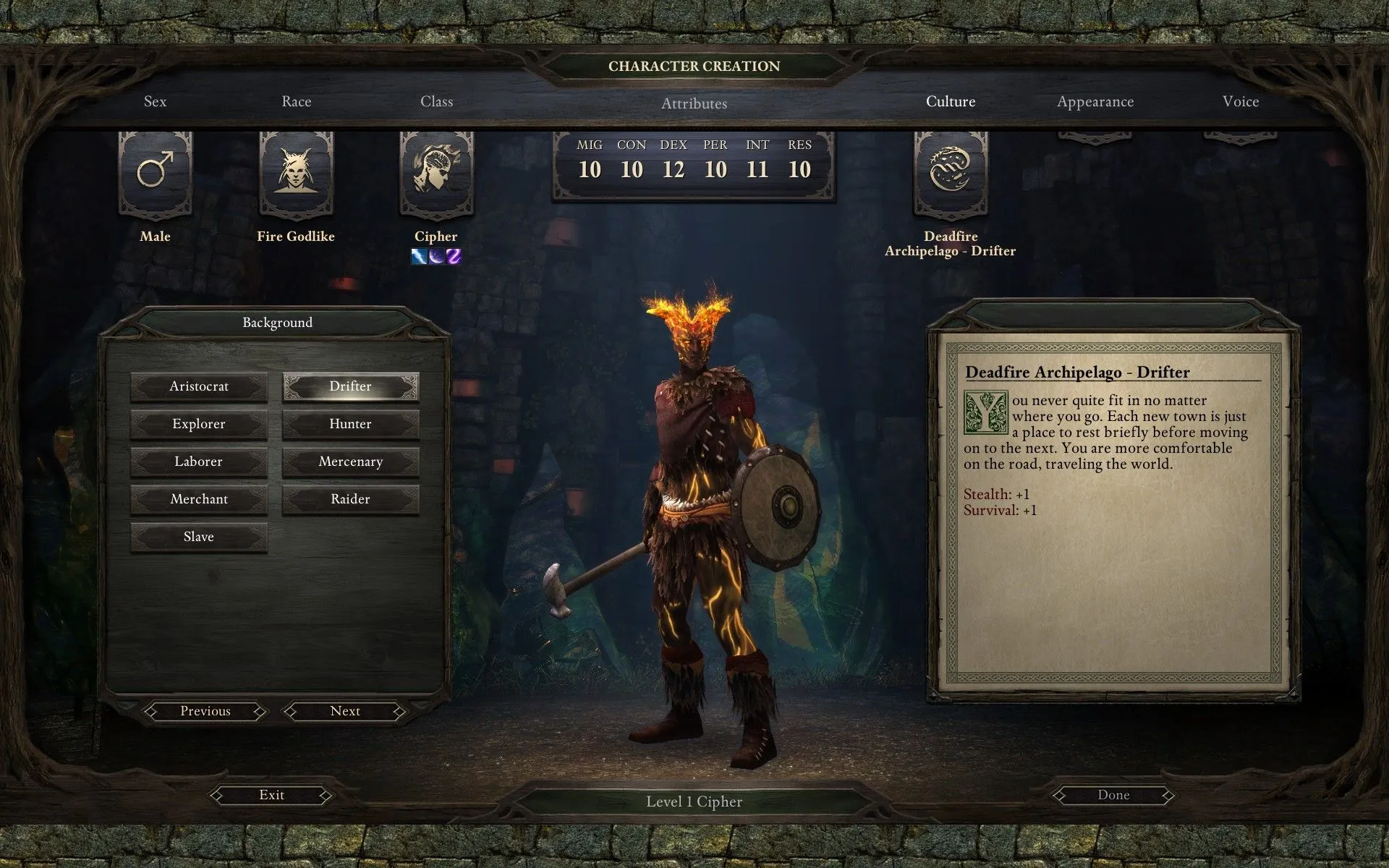Open the Sex step via Male icon
Viewport: 1389px width, 868px height.
coord(155,174)
